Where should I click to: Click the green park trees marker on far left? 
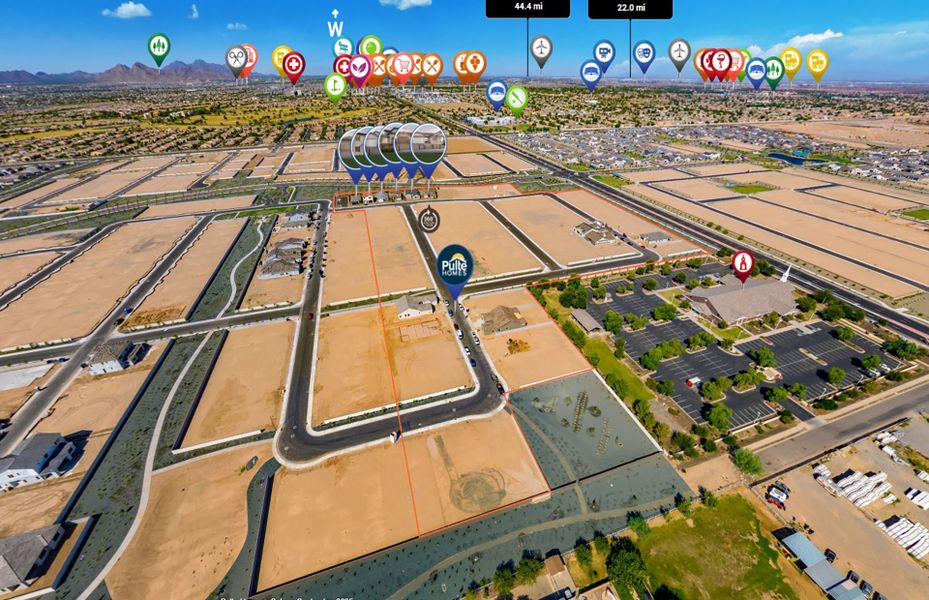(x=159, y=46)
